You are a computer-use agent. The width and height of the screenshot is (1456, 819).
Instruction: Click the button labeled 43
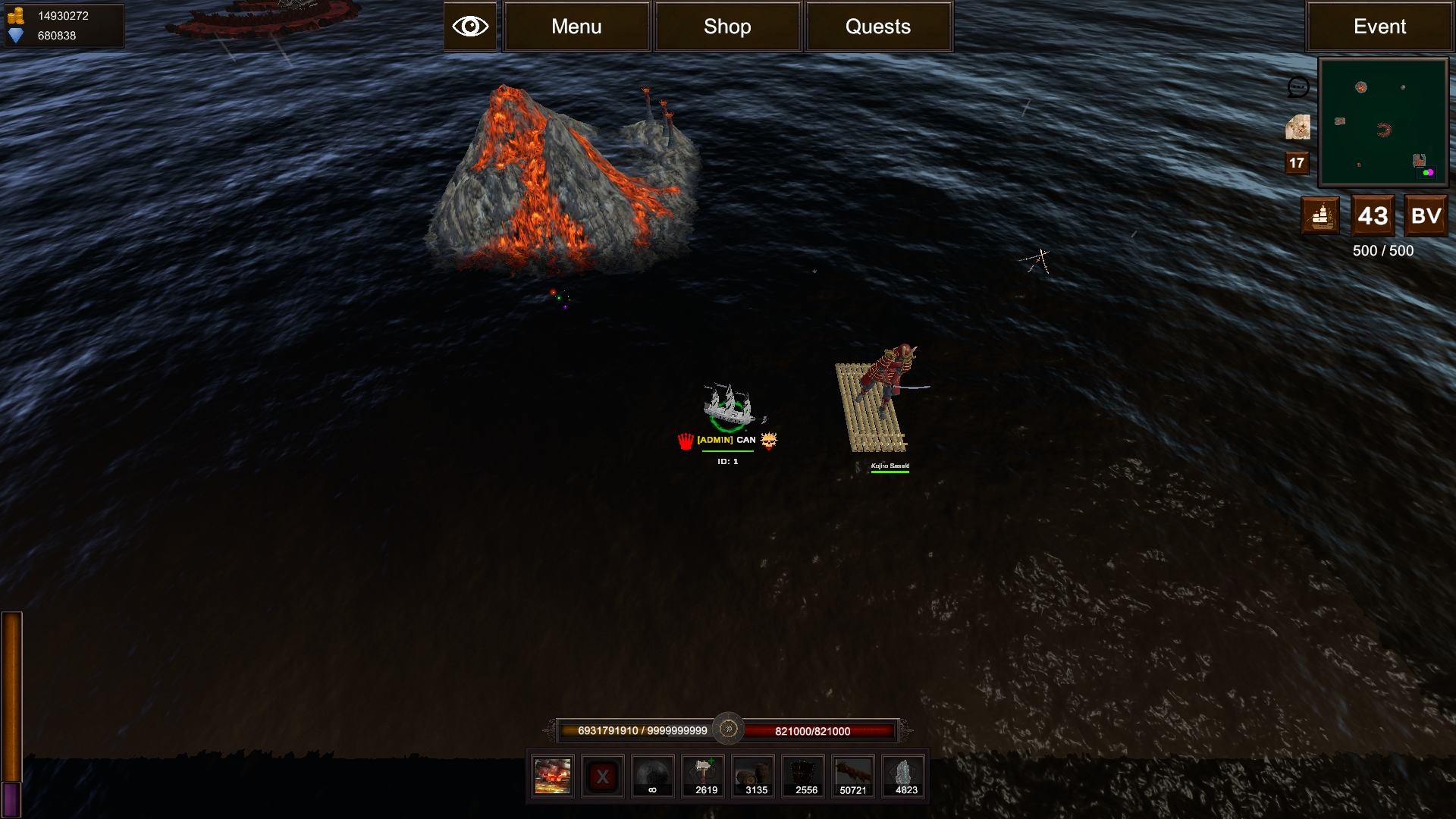coord(1373,216)
